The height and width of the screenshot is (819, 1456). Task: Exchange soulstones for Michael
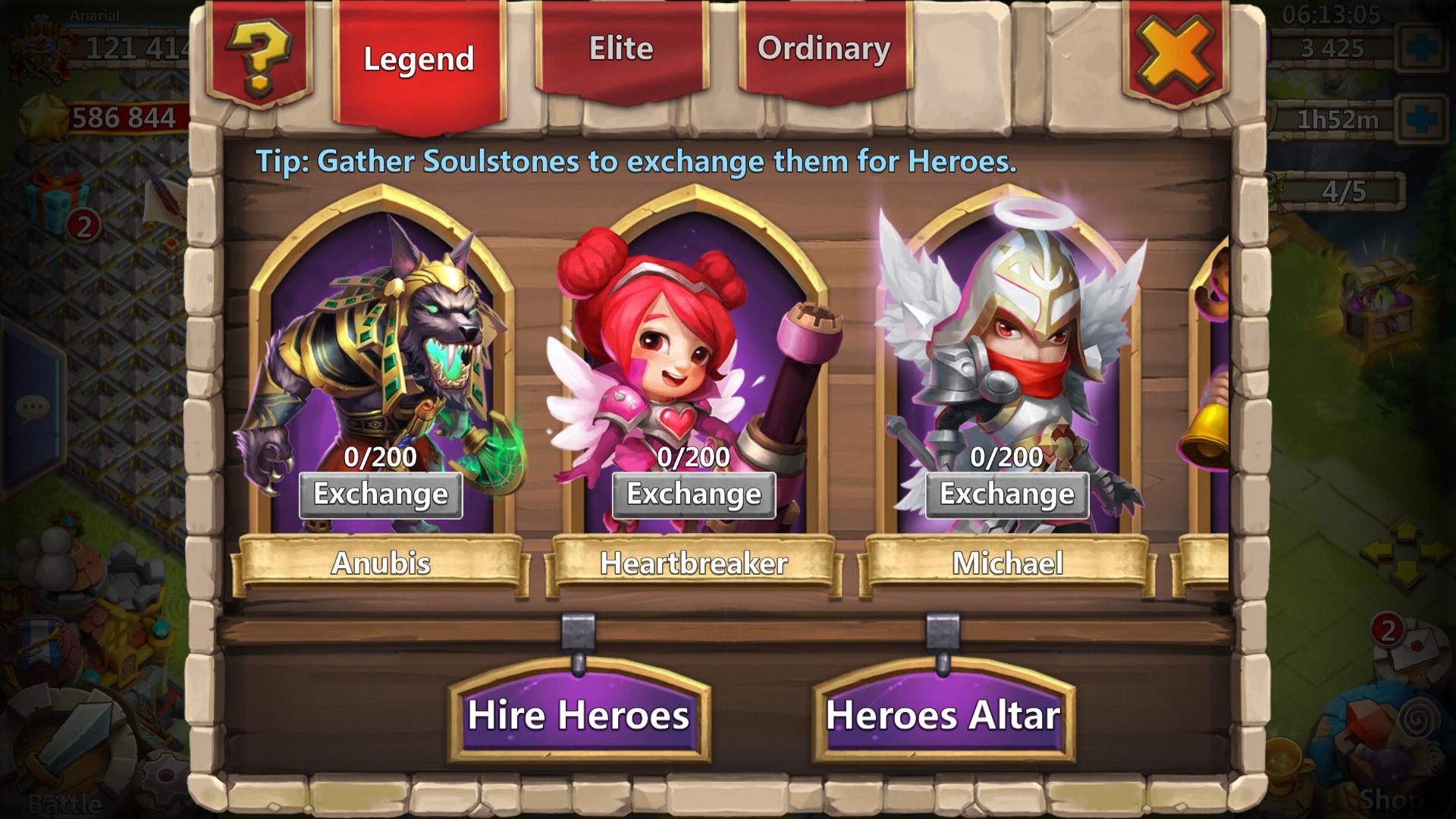coord(1006,495)
